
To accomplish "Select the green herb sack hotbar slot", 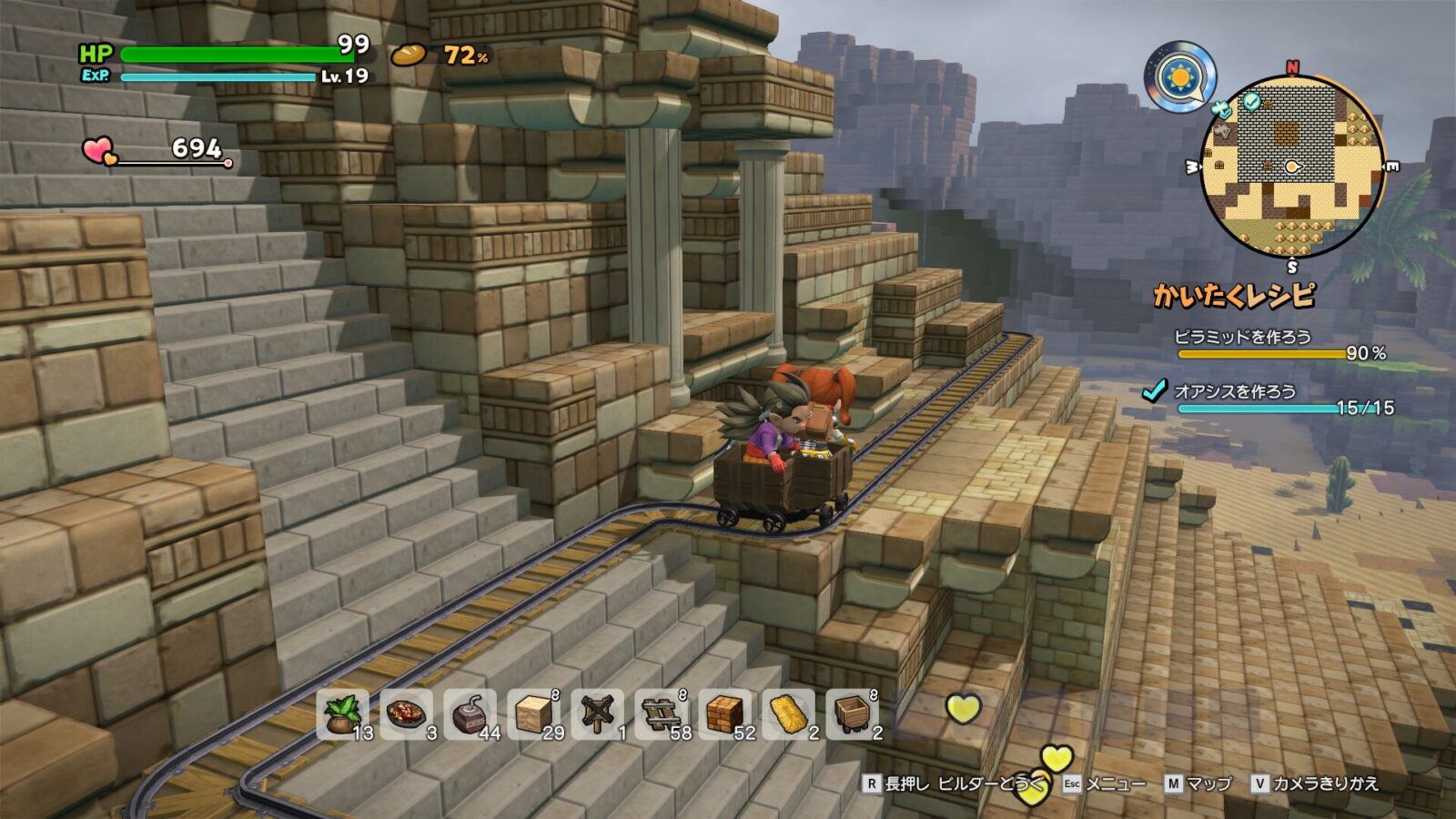I will [x=342, y=713].
